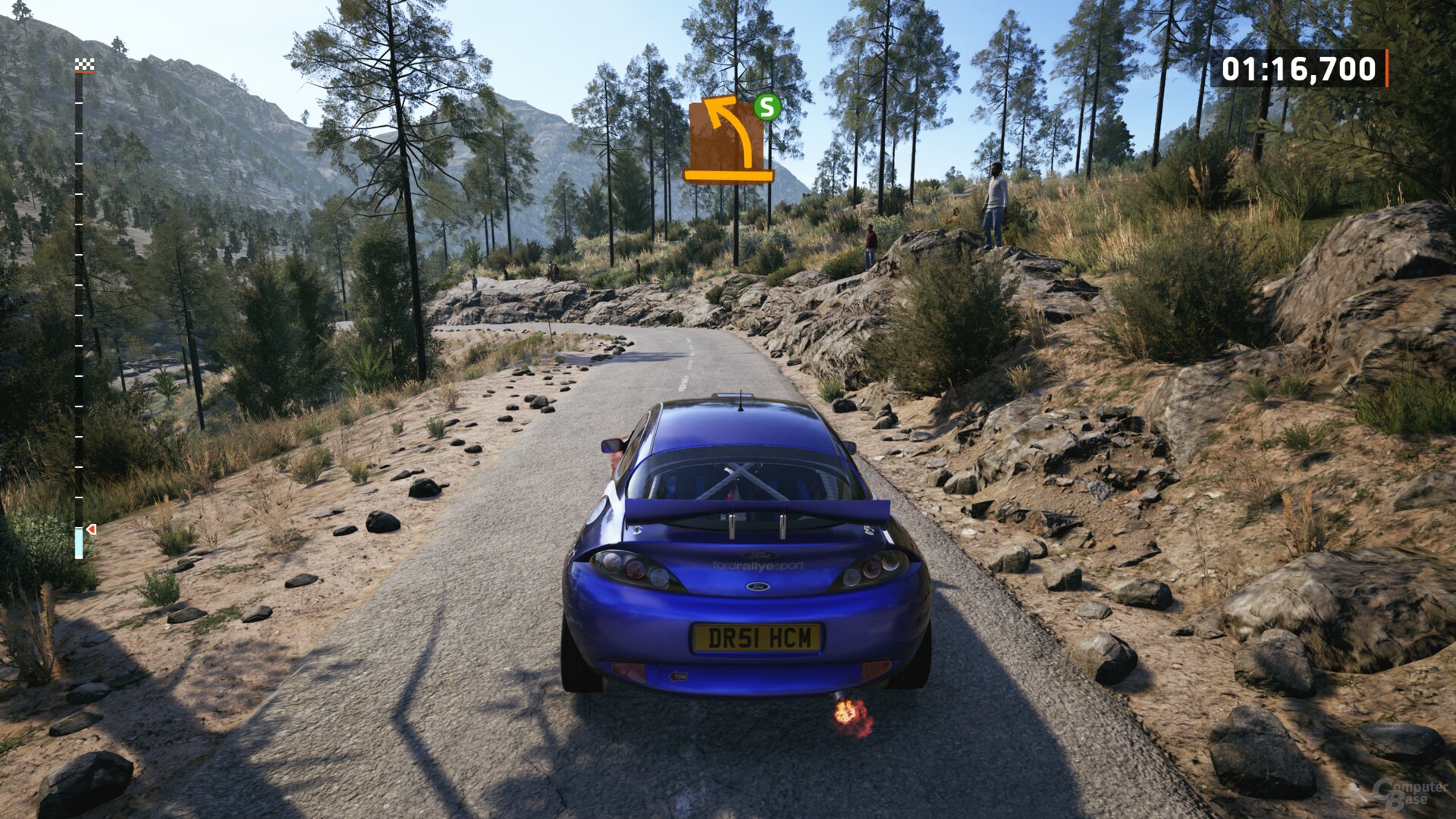
Task: Select the red position marker on the stage progress bar
Action: point(91,529)
